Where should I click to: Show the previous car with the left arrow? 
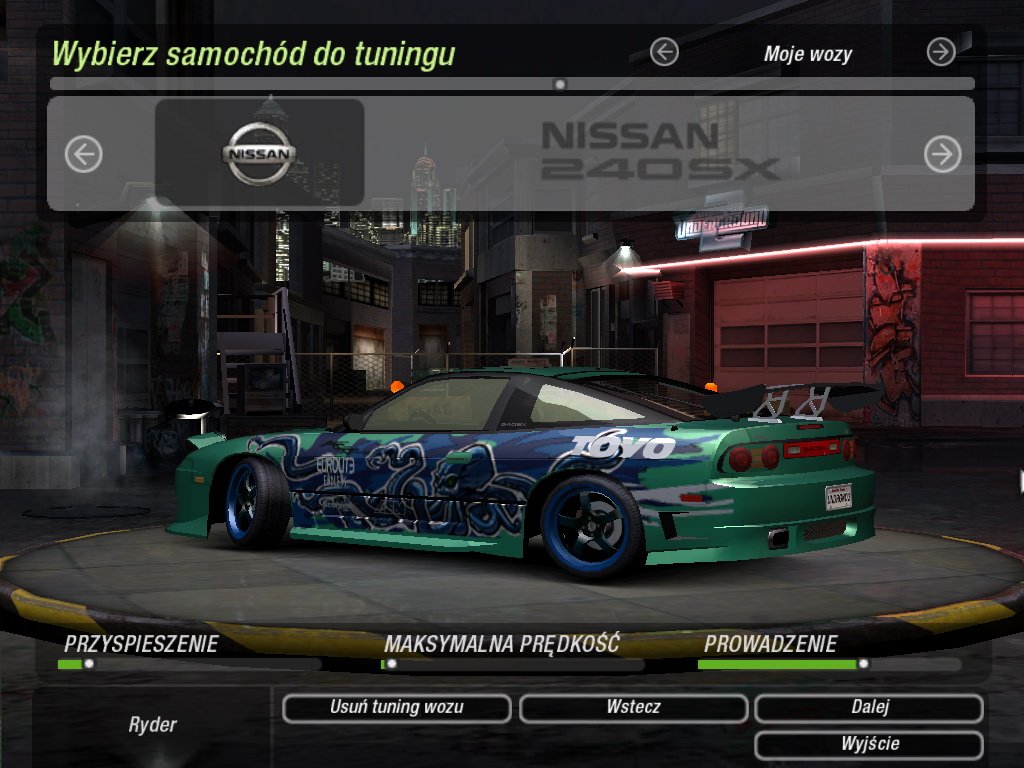84,154
